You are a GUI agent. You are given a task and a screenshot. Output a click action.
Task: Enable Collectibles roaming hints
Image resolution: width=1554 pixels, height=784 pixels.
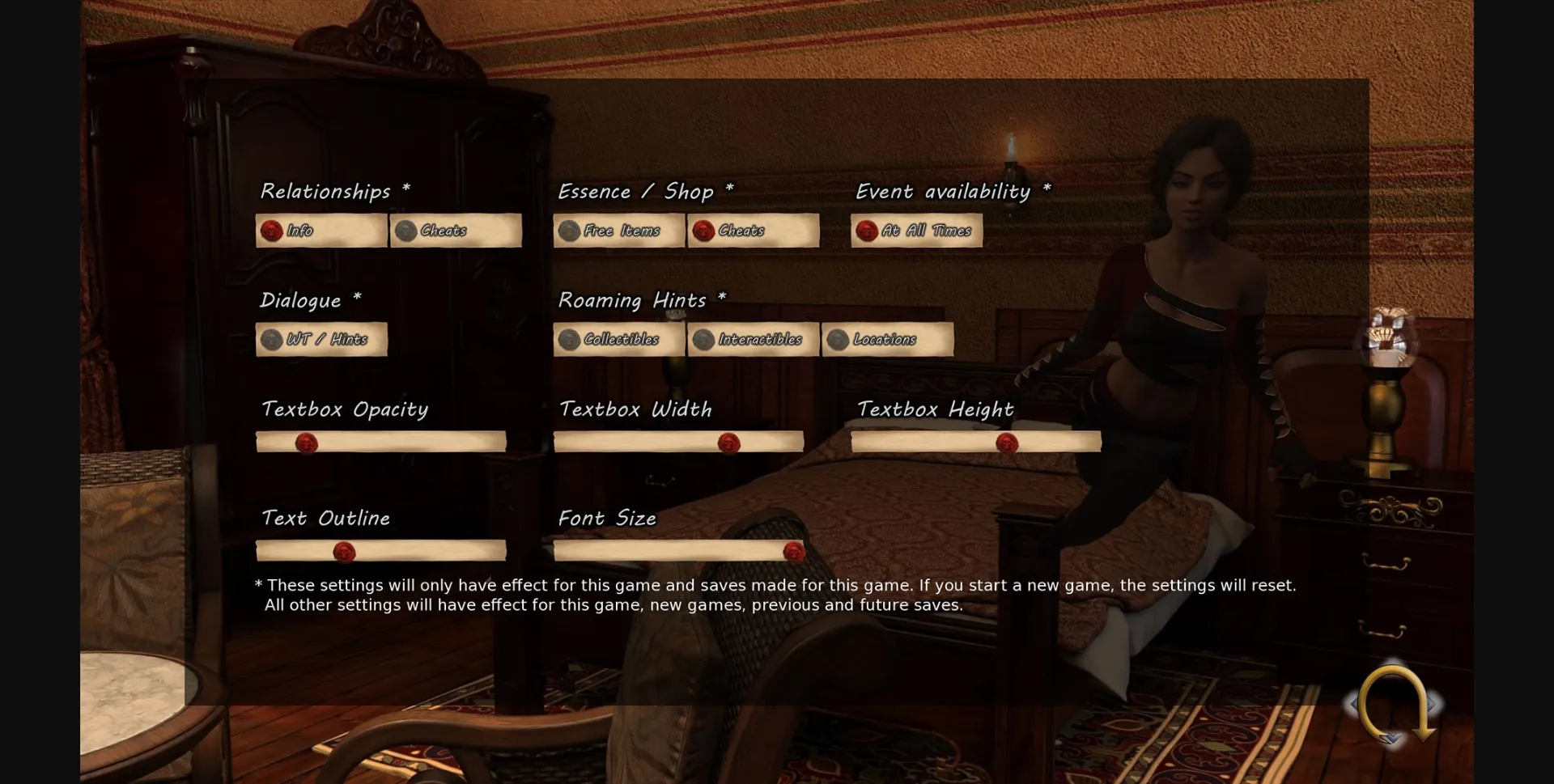pyautogui.click(x=619, y=339)
